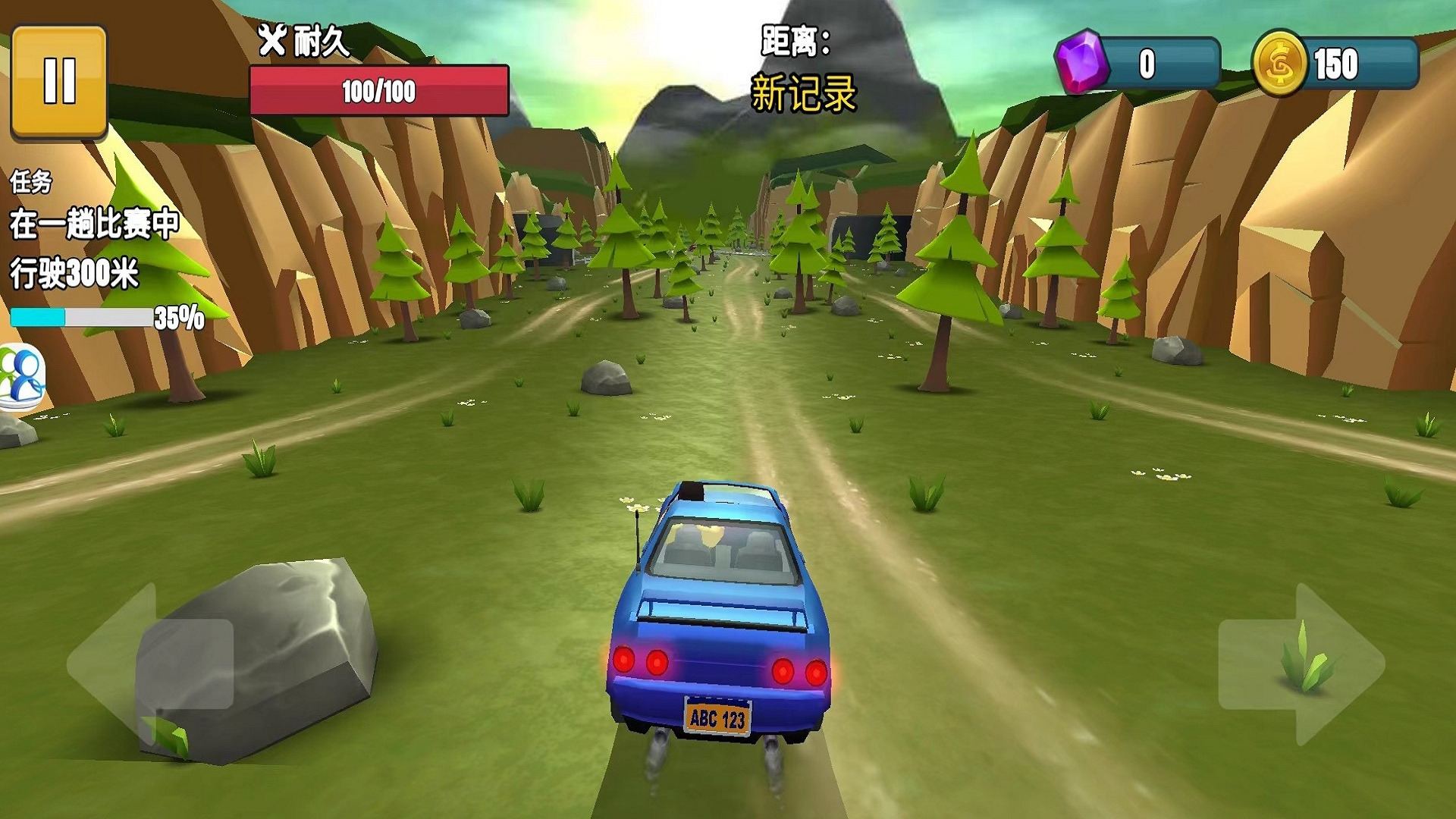
Task: Open the friends overlay icon
Action: [x=21, y=376]
